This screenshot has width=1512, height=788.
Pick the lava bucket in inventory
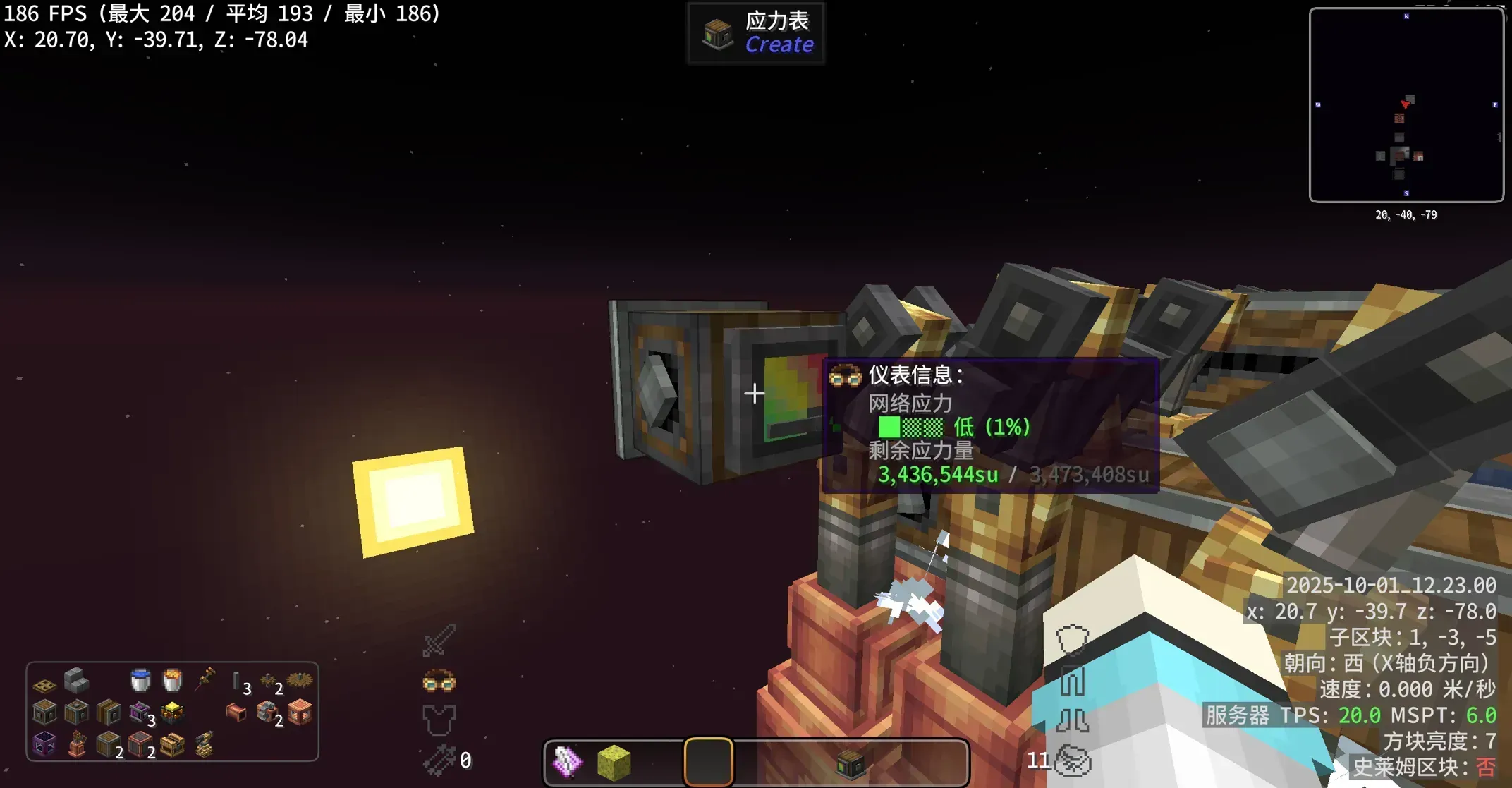click(x=172, y=681)
